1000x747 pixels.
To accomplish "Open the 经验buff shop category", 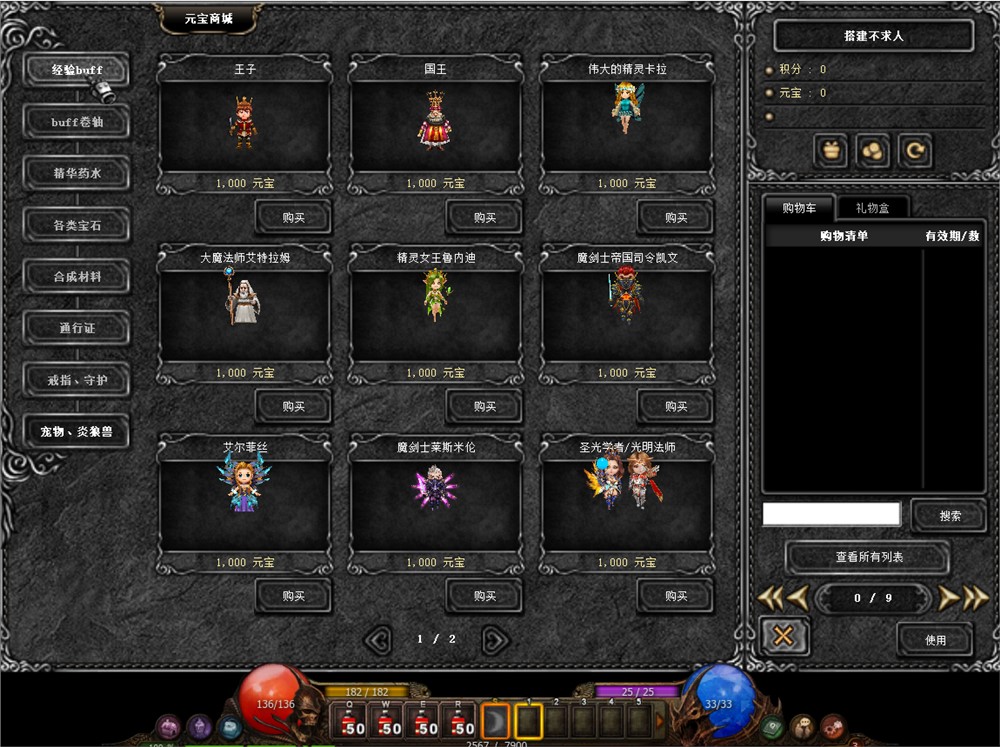I will click(77, 70).
